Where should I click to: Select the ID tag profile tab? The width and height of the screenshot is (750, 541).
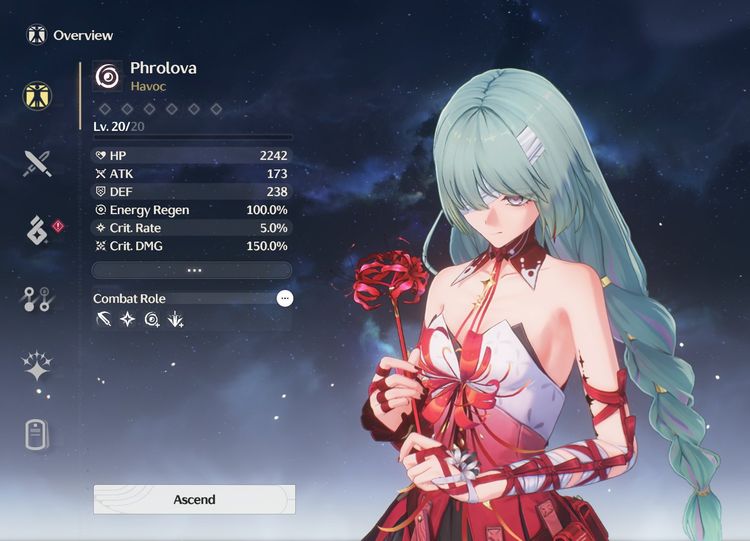(38, 435)
